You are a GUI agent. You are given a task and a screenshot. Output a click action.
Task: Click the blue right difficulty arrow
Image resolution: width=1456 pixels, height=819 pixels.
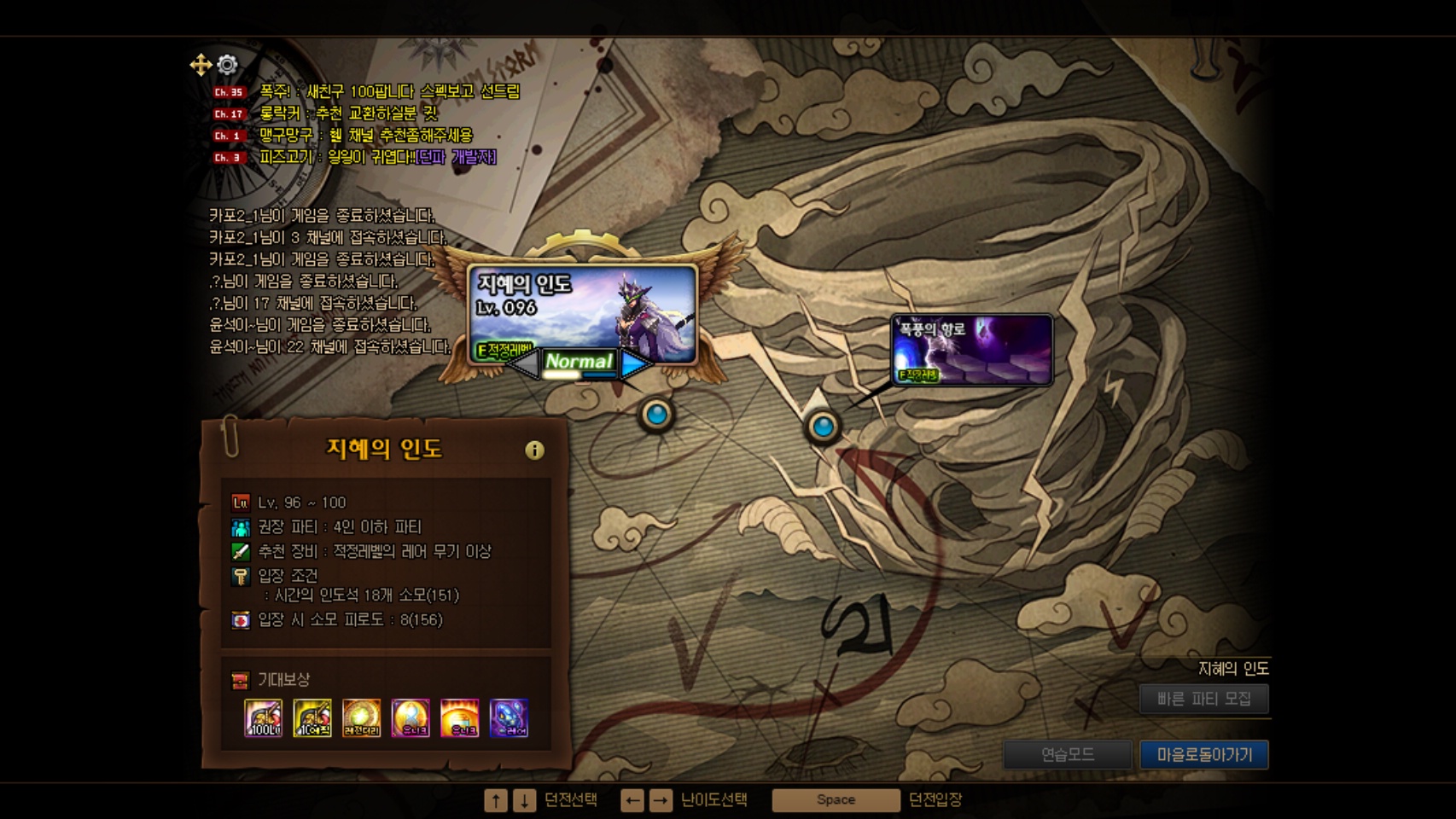(634, 364)
